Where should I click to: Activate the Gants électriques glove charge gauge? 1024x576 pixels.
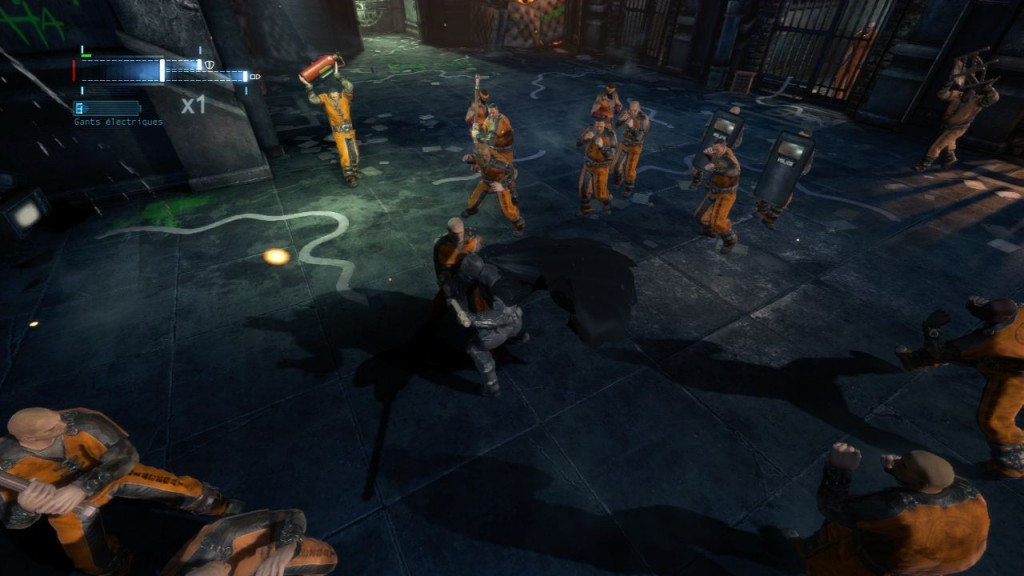pos(107,108)
